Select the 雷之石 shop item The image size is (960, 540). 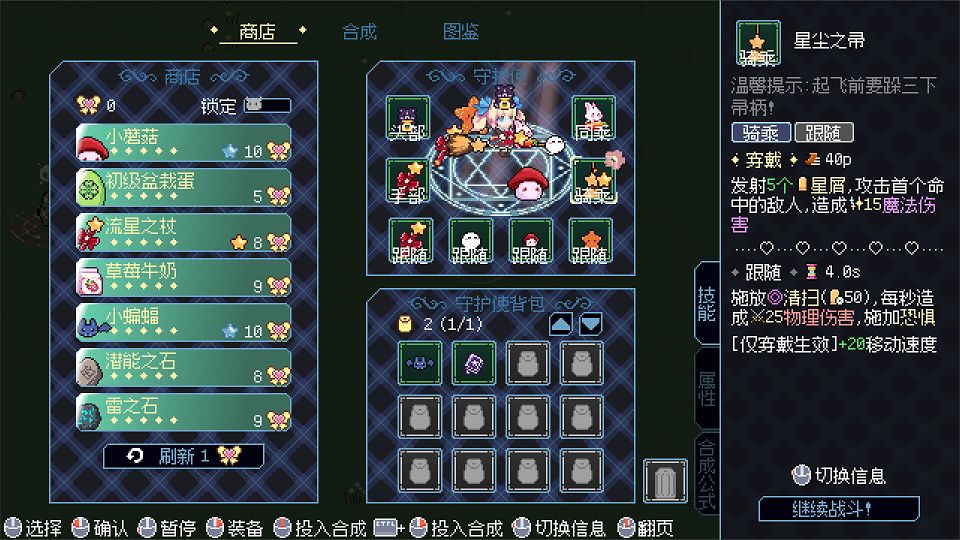click(x=183, y=412)
